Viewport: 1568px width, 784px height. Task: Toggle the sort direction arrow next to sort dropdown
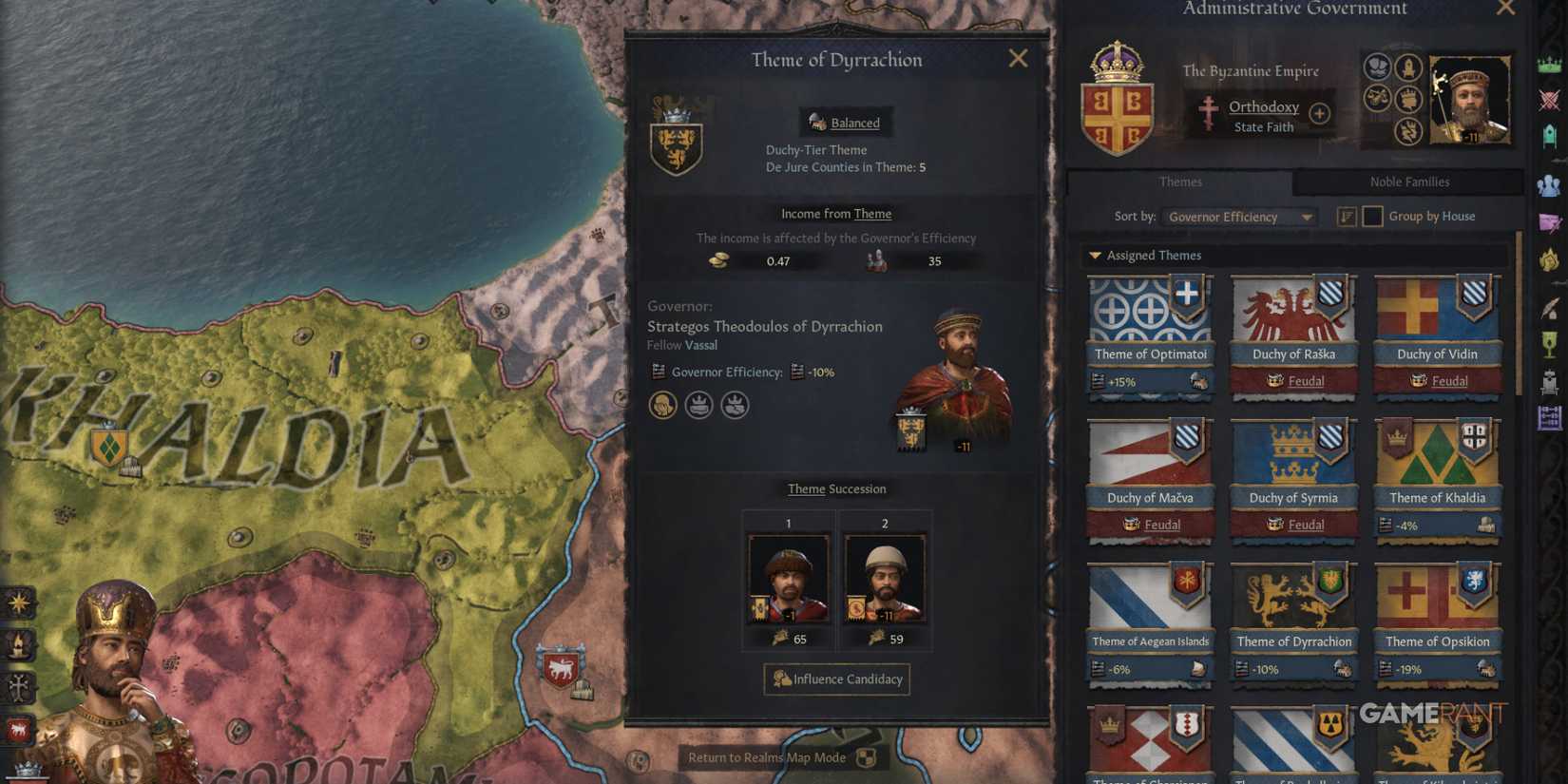(x=1347, y=217)
